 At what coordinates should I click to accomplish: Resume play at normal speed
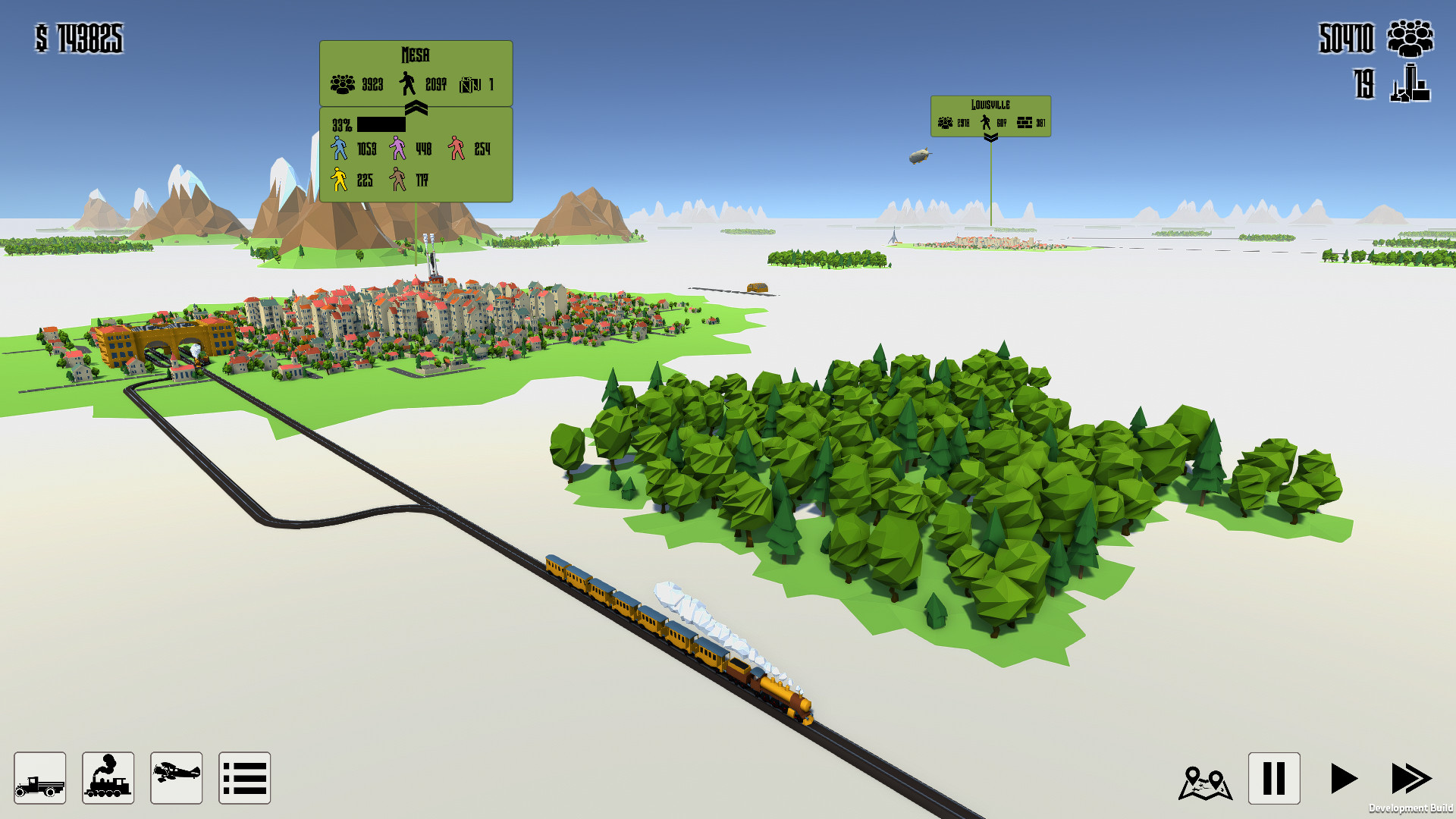(1345, 777)
